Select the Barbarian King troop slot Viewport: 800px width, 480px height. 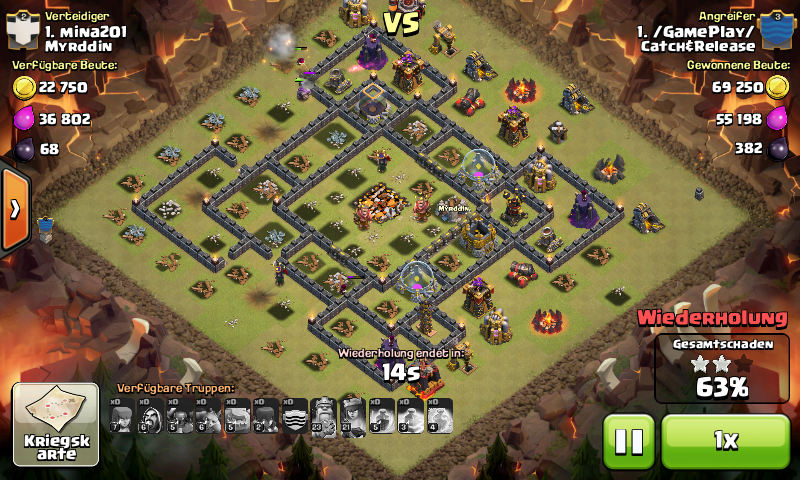tap(324, 415)
